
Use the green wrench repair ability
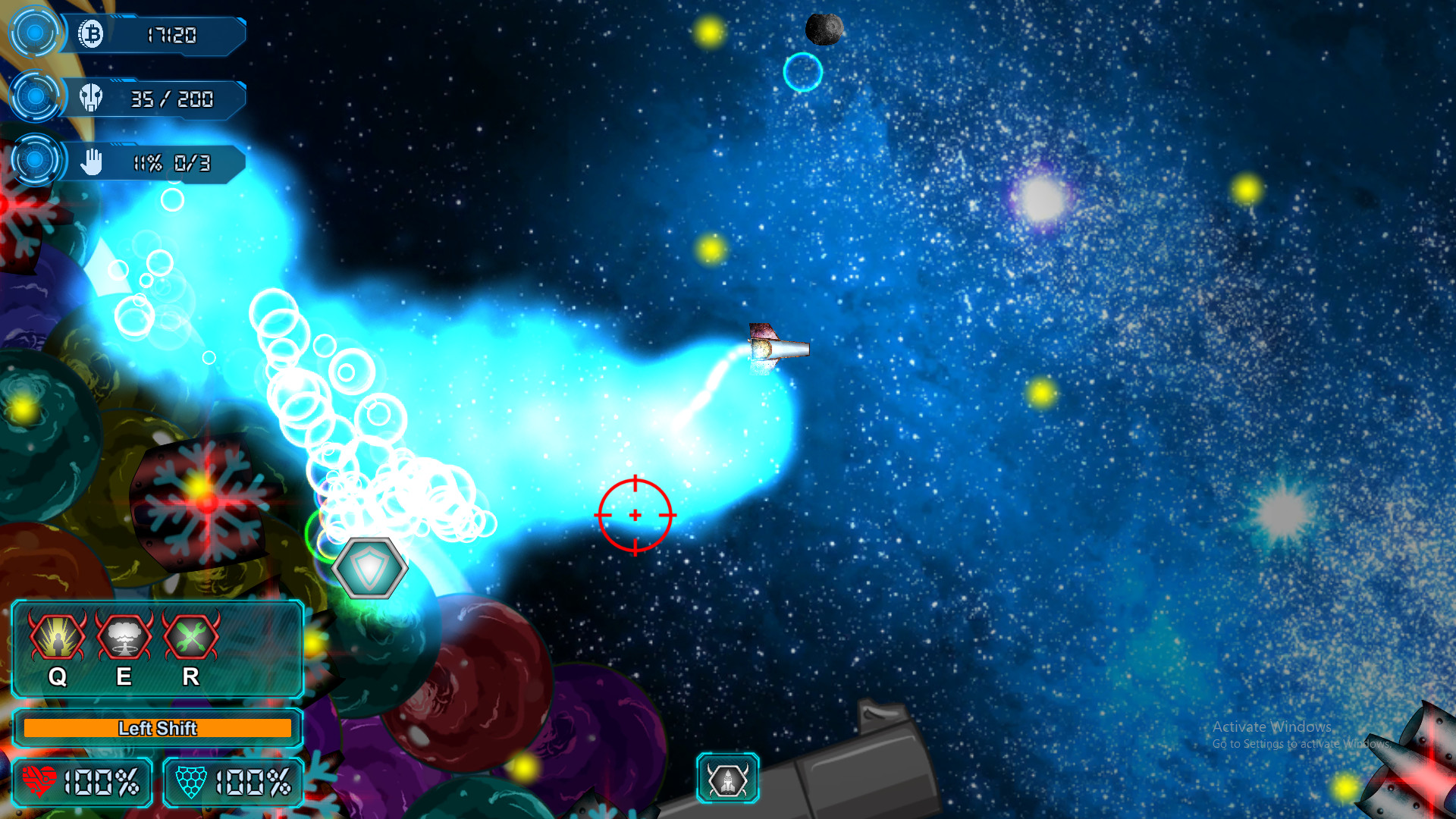click(190, 637)
